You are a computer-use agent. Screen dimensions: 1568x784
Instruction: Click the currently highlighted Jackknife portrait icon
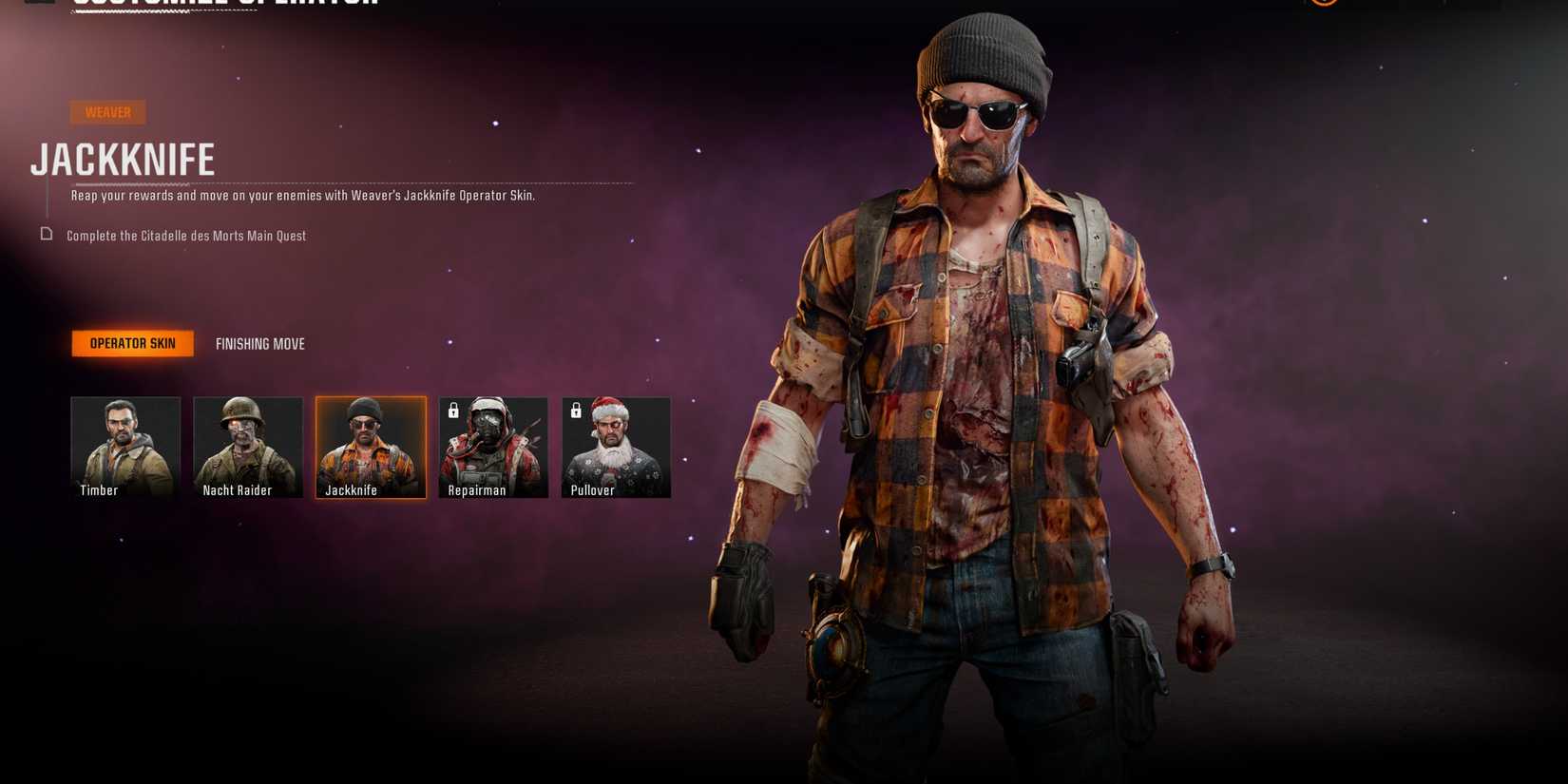point(371,447)
